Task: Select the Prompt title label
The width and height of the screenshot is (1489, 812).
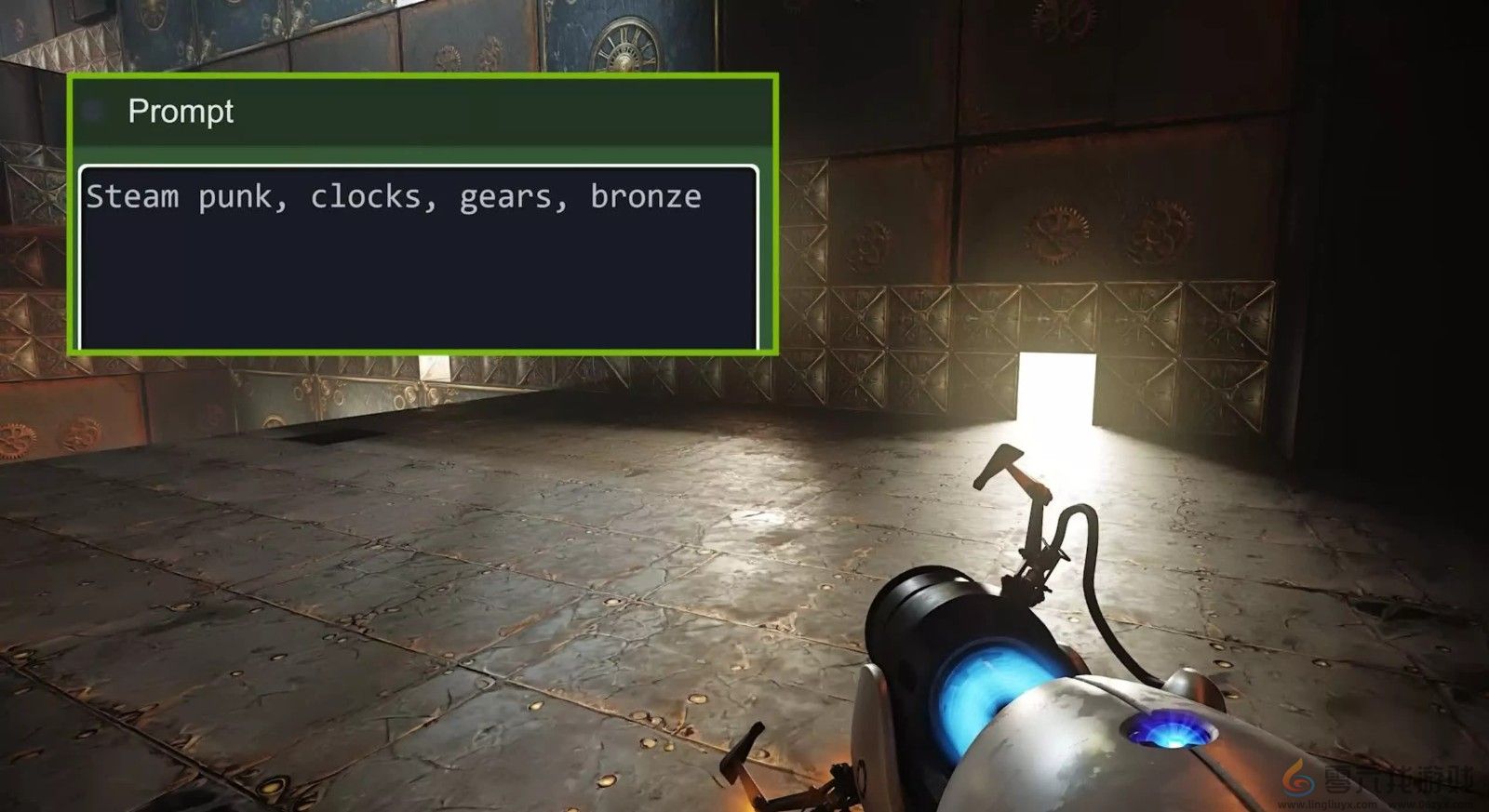Action: click(x=180, y=112)
